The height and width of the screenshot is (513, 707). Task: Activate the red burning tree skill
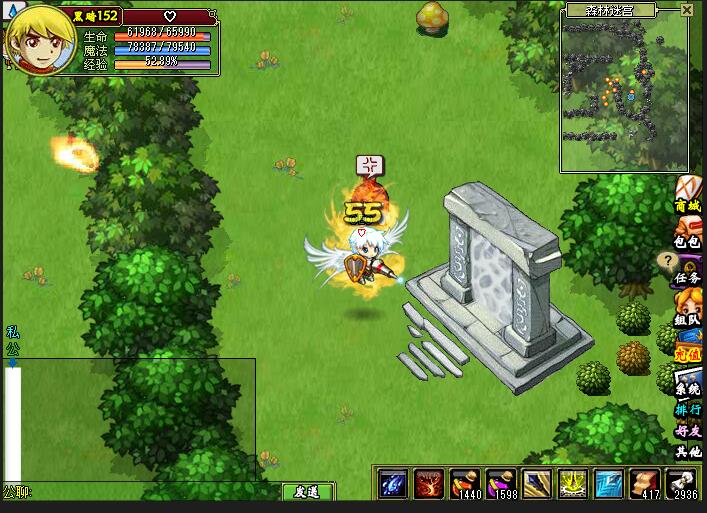(429, 483)
